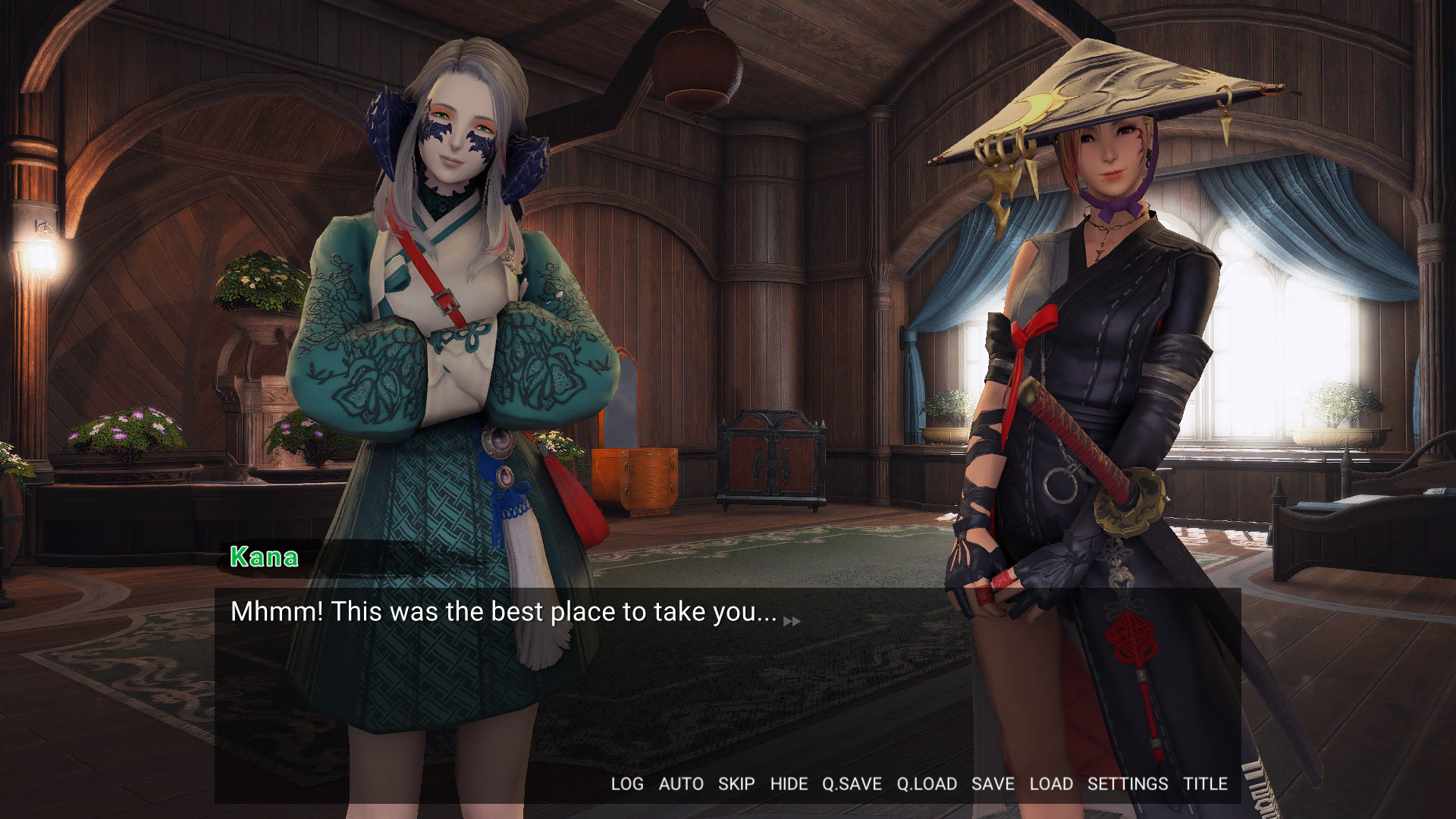This screenshot has height=819, width=1456.
Task: Open the dialogue LOG
Action: [x=627, y=784]
